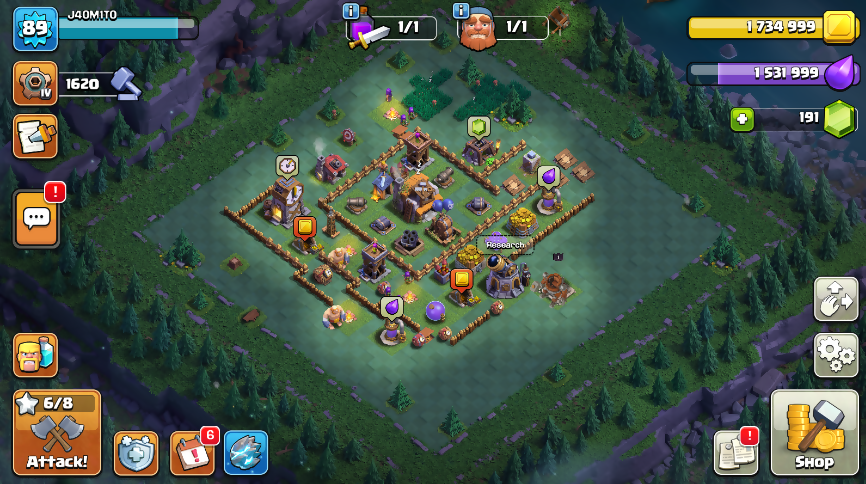Open the notes and pencil icon
Screen dimensions: 866x484
(34, 136)
